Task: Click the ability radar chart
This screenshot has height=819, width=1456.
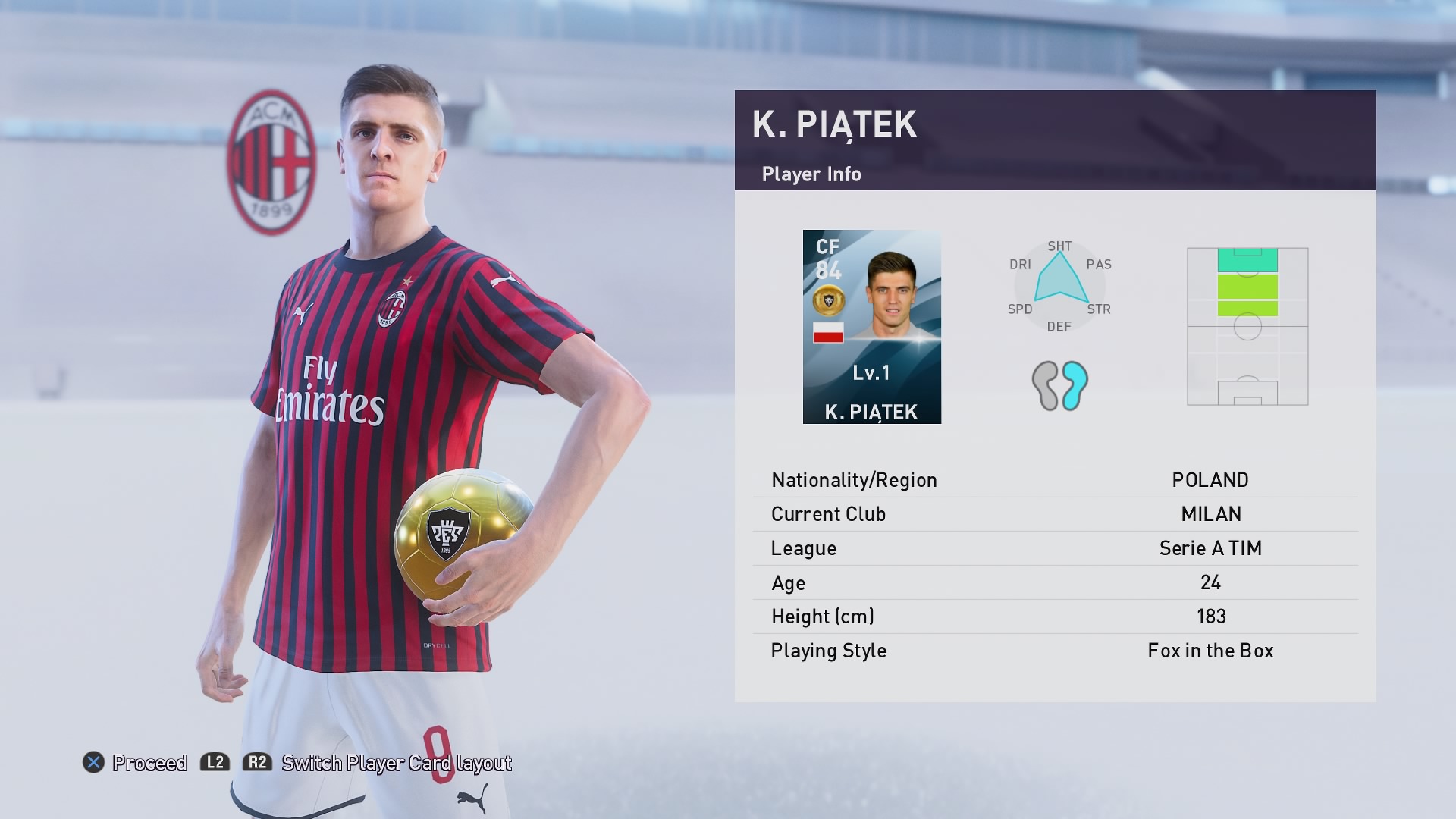Action: click(x=1059, y=286)
